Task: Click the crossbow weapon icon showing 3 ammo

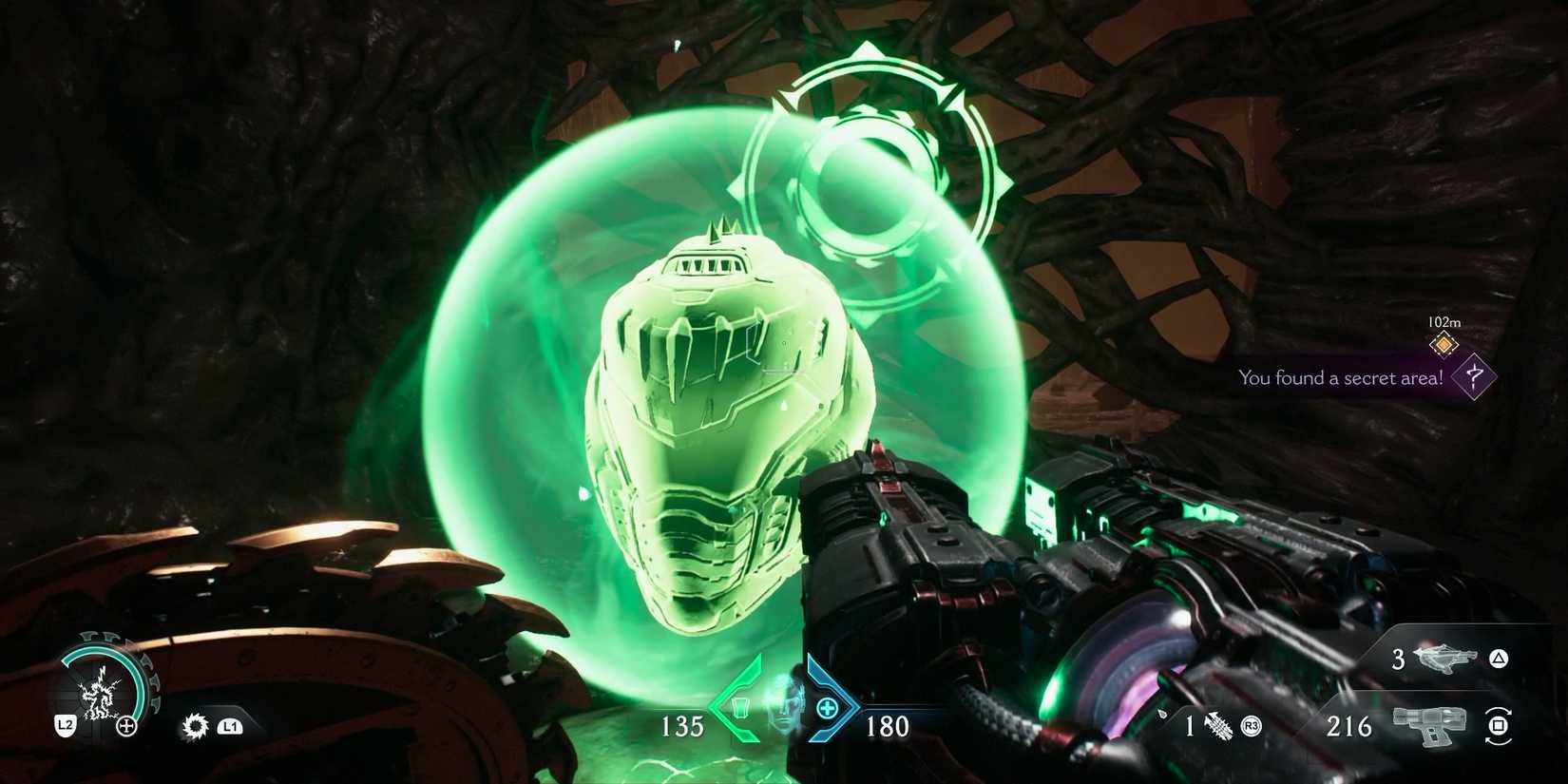Action: coord(1443,660)
